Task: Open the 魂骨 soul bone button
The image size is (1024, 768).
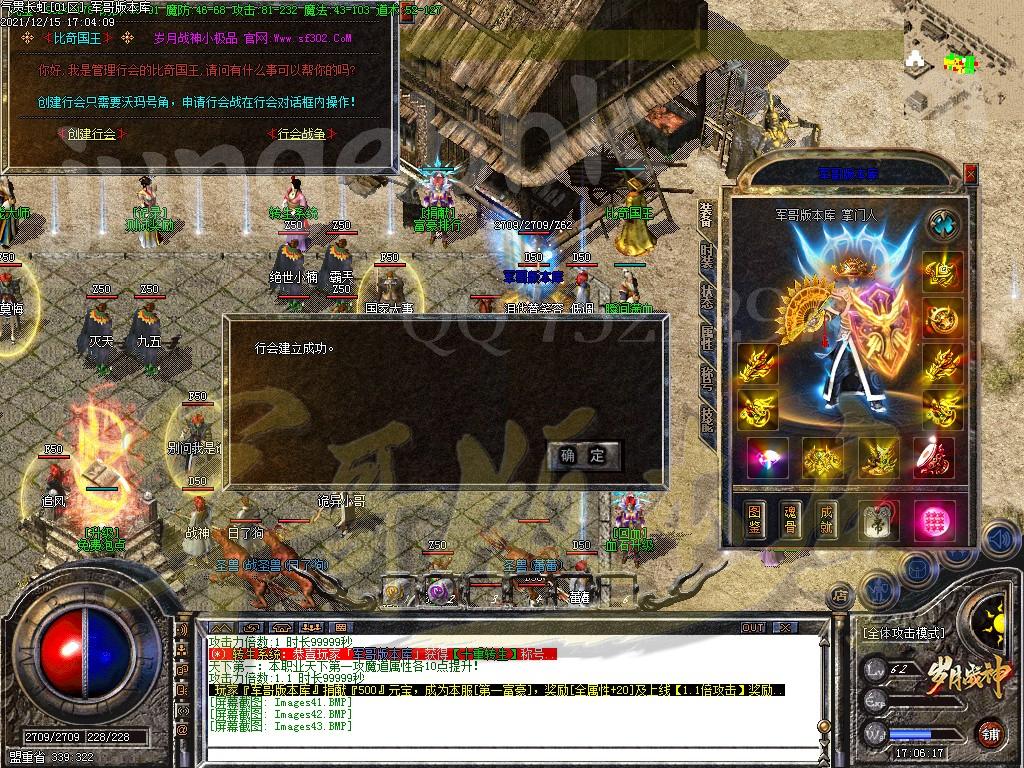Action: (x=791, y=518)
